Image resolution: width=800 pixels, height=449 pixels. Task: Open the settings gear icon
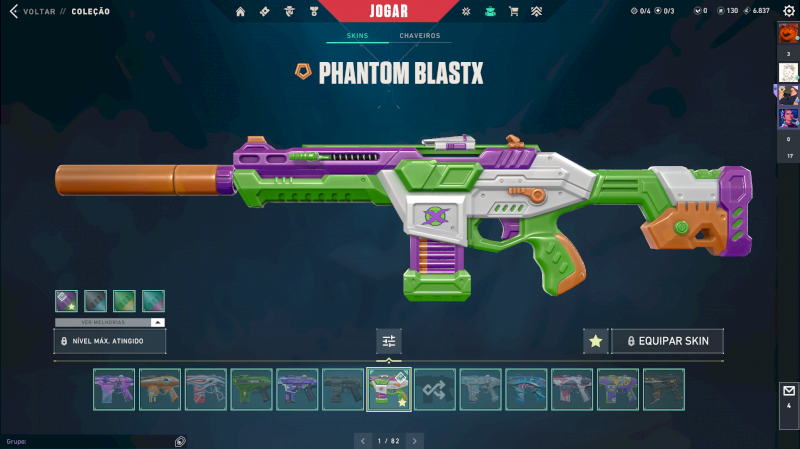(788, 11)
